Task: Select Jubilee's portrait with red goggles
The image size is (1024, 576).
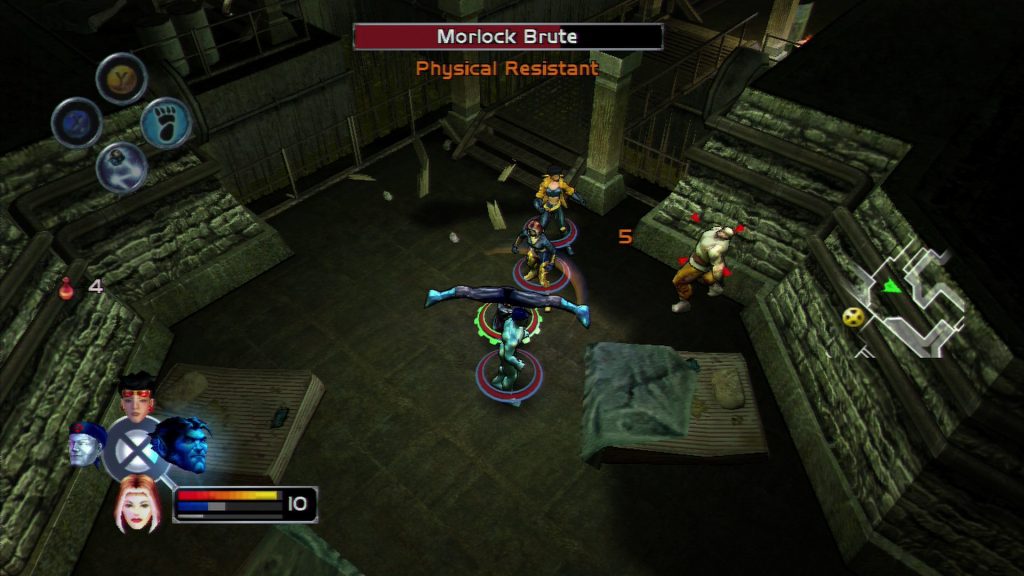Action: coord(137,392)
